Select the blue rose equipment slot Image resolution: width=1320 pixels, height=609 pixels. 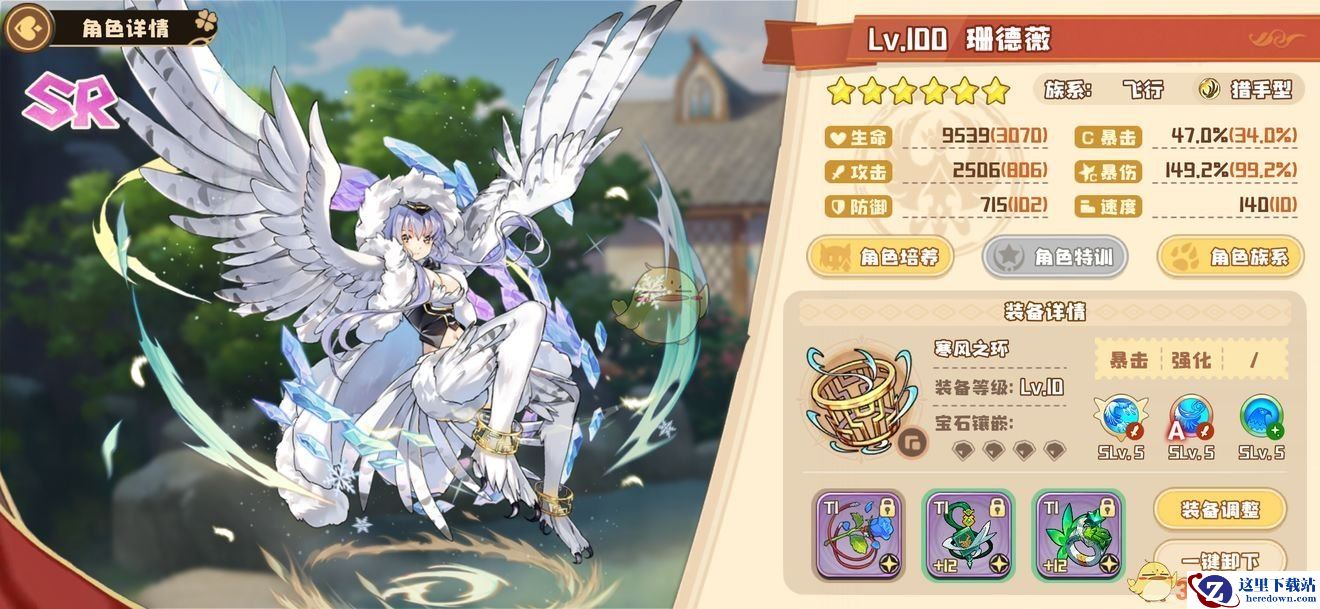[860, 535]
